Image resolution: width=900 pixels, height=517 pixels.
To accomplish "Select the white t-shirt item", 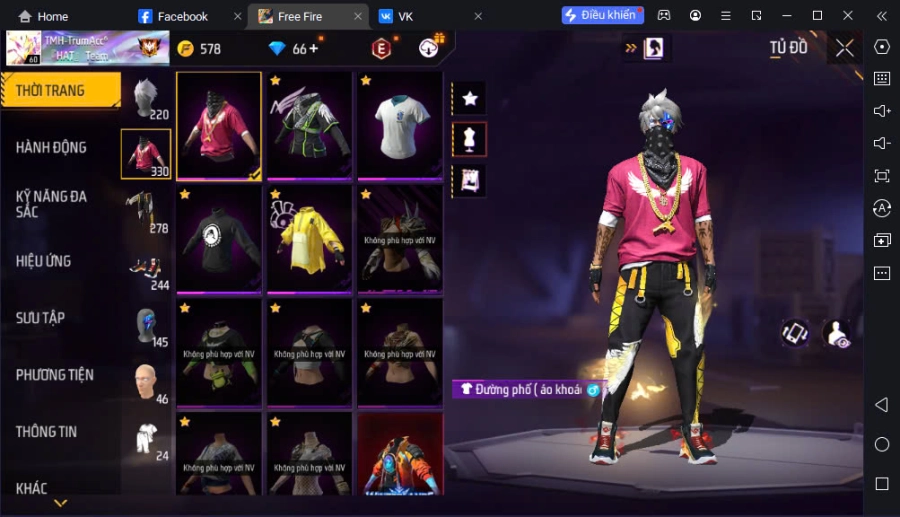I will [399, 126].
